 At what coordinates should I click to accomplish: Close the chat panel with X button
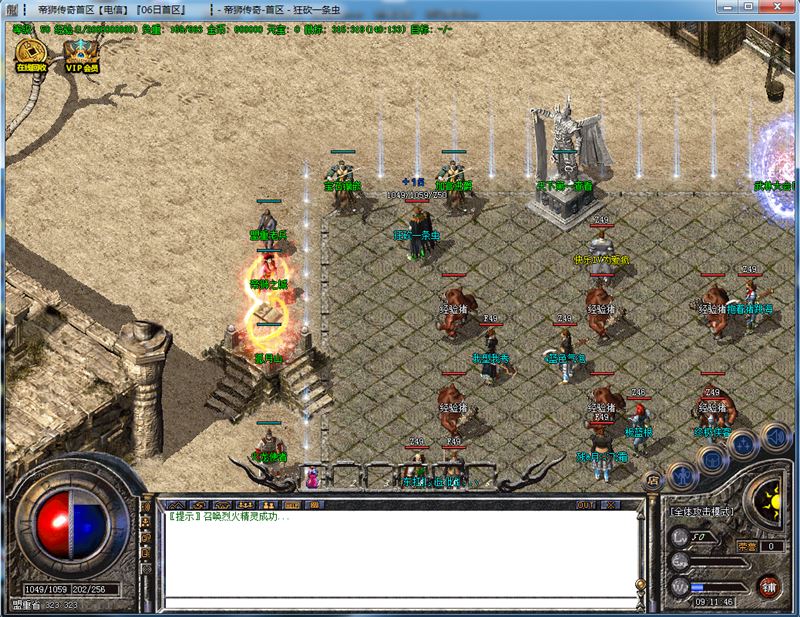click(x=610, y=503)
